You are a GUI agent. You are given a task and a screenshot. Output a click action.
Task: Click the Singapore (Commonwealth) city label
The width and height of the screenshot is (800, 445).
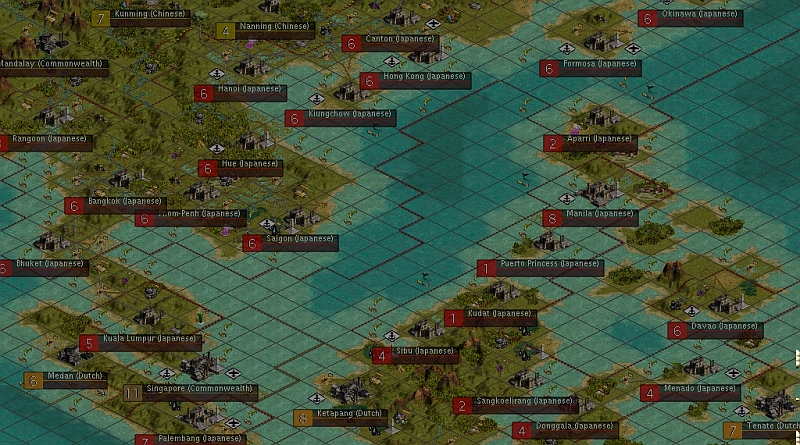pyautogui.click(x=200, y=392)
